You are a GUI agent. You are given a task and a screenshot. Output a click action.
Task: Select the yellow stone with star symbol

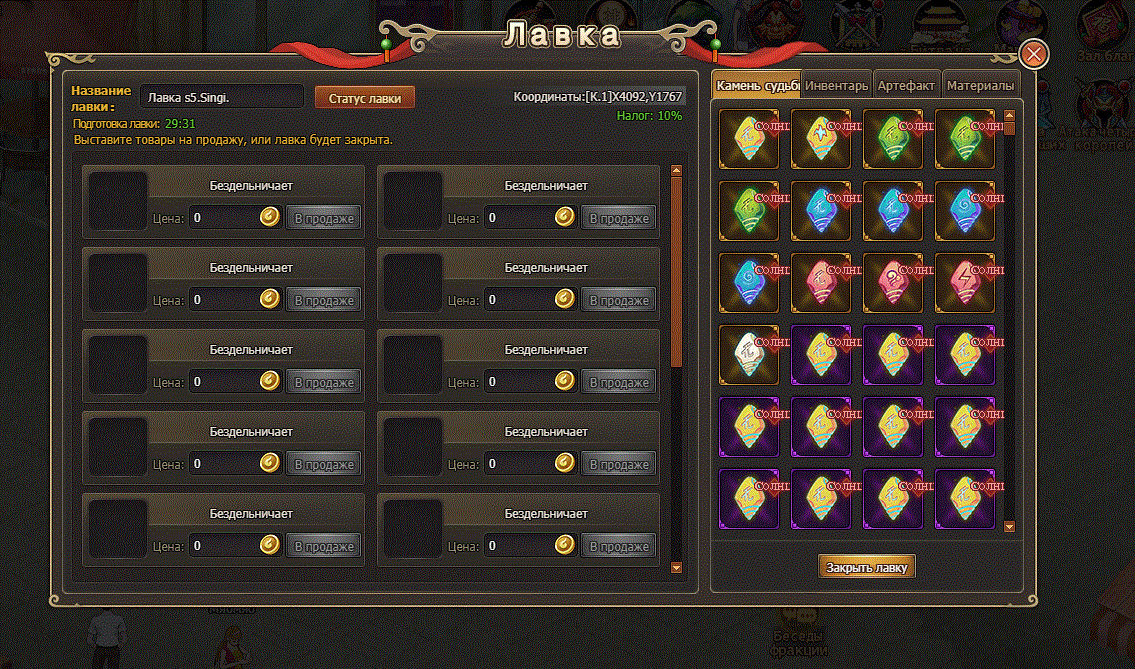[821, 139]
